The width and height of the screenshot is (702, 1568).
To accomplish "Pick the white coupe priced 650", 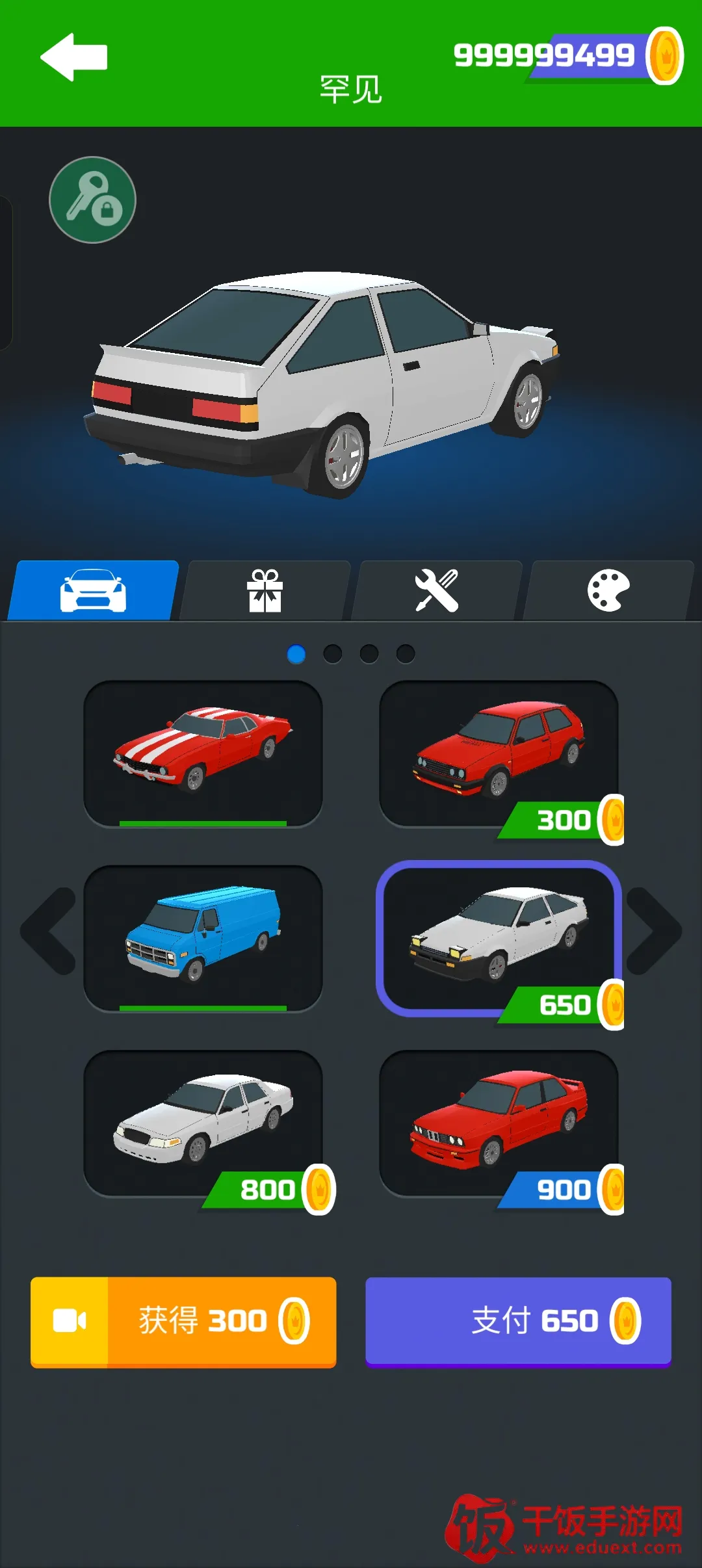I will [x=499, y=937].
